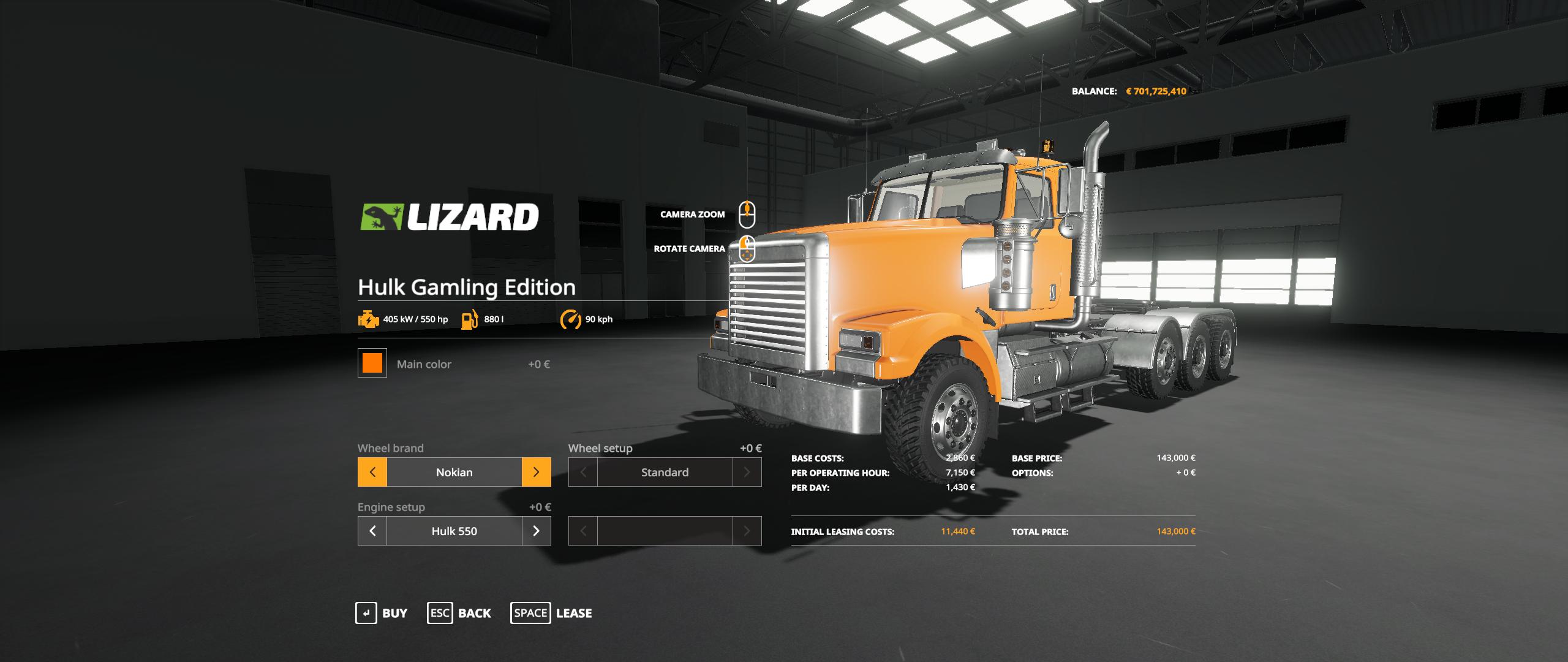Choose next Wheel brand after Nokian
1568x662 pixels.
point(536,472)
